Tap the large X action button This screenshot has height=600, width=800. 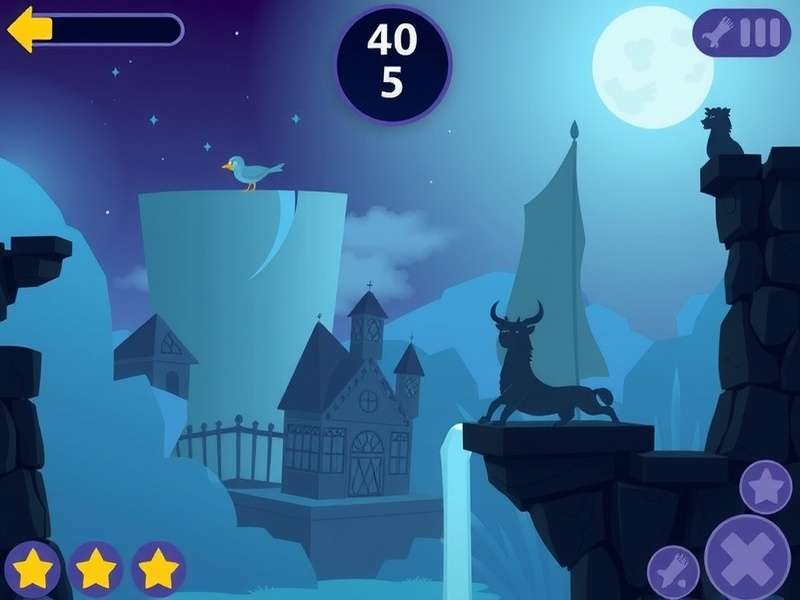point(748,556)
